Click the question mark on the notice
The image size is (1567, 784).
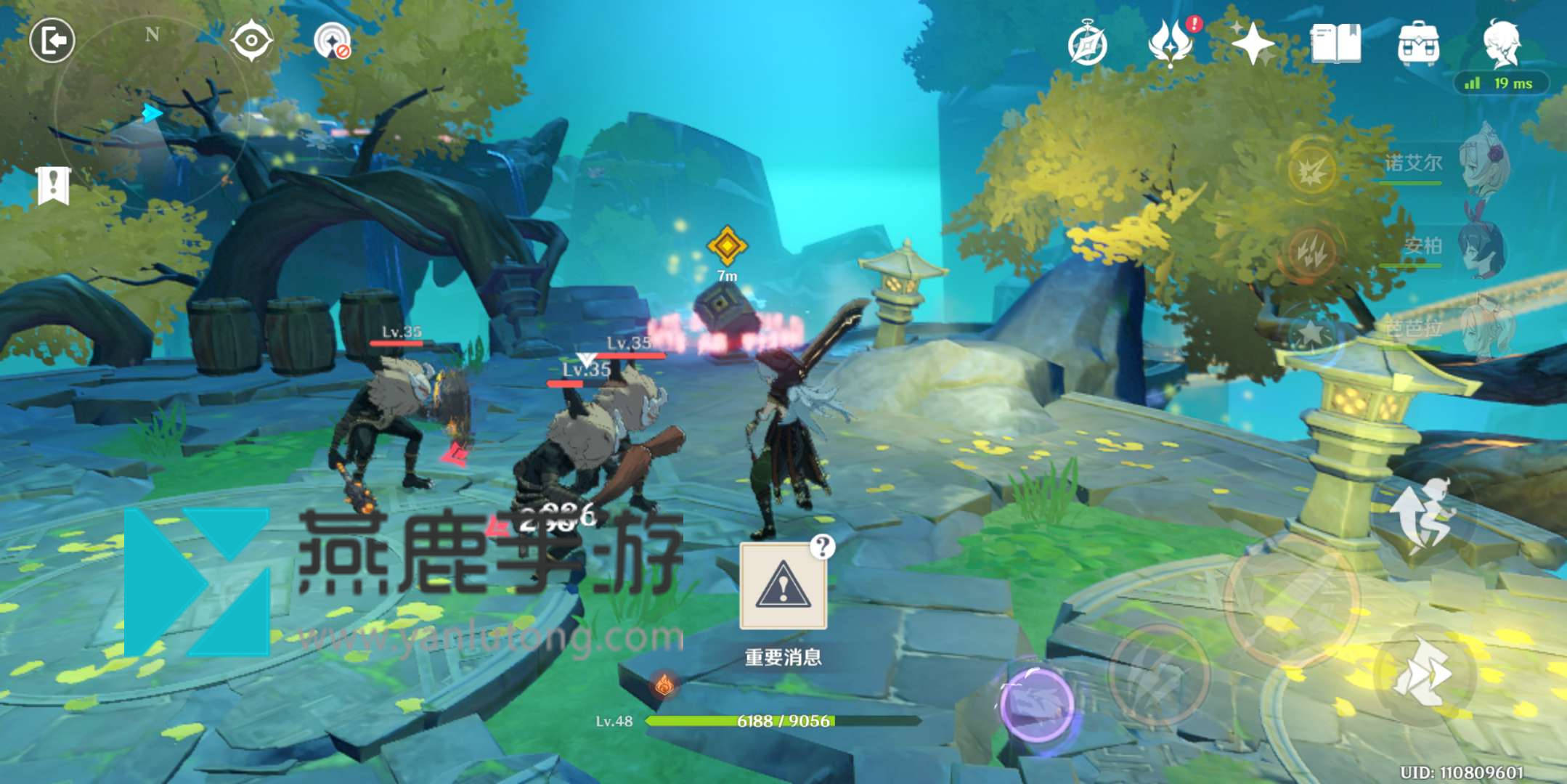click(822, 546)
